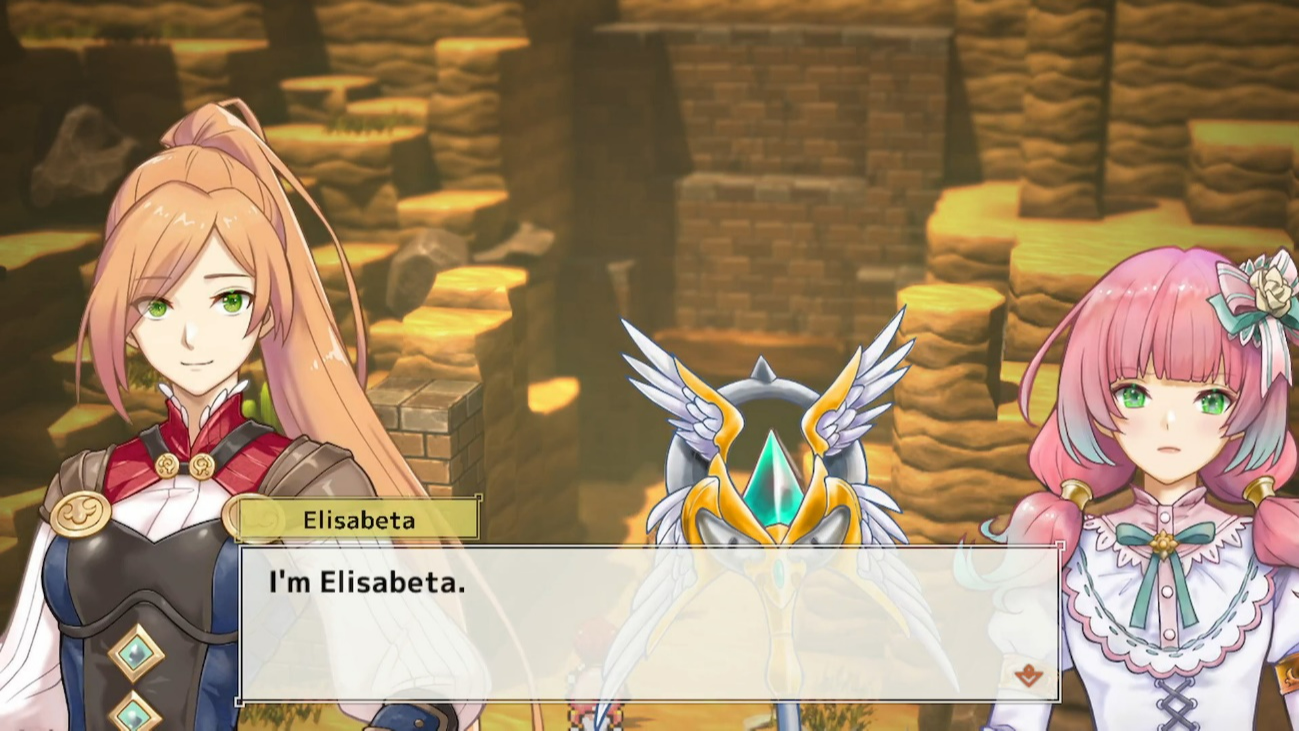
Task: Click the teal gem at the staff's center
Action: pyautogui.click(x=772, y=480)
